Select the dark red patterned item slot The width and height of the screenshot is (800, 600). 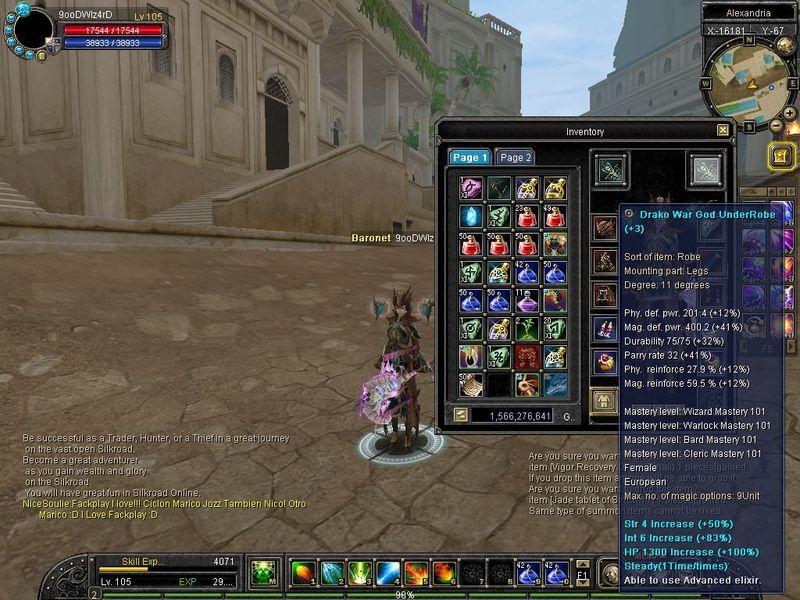pos(526,356)
